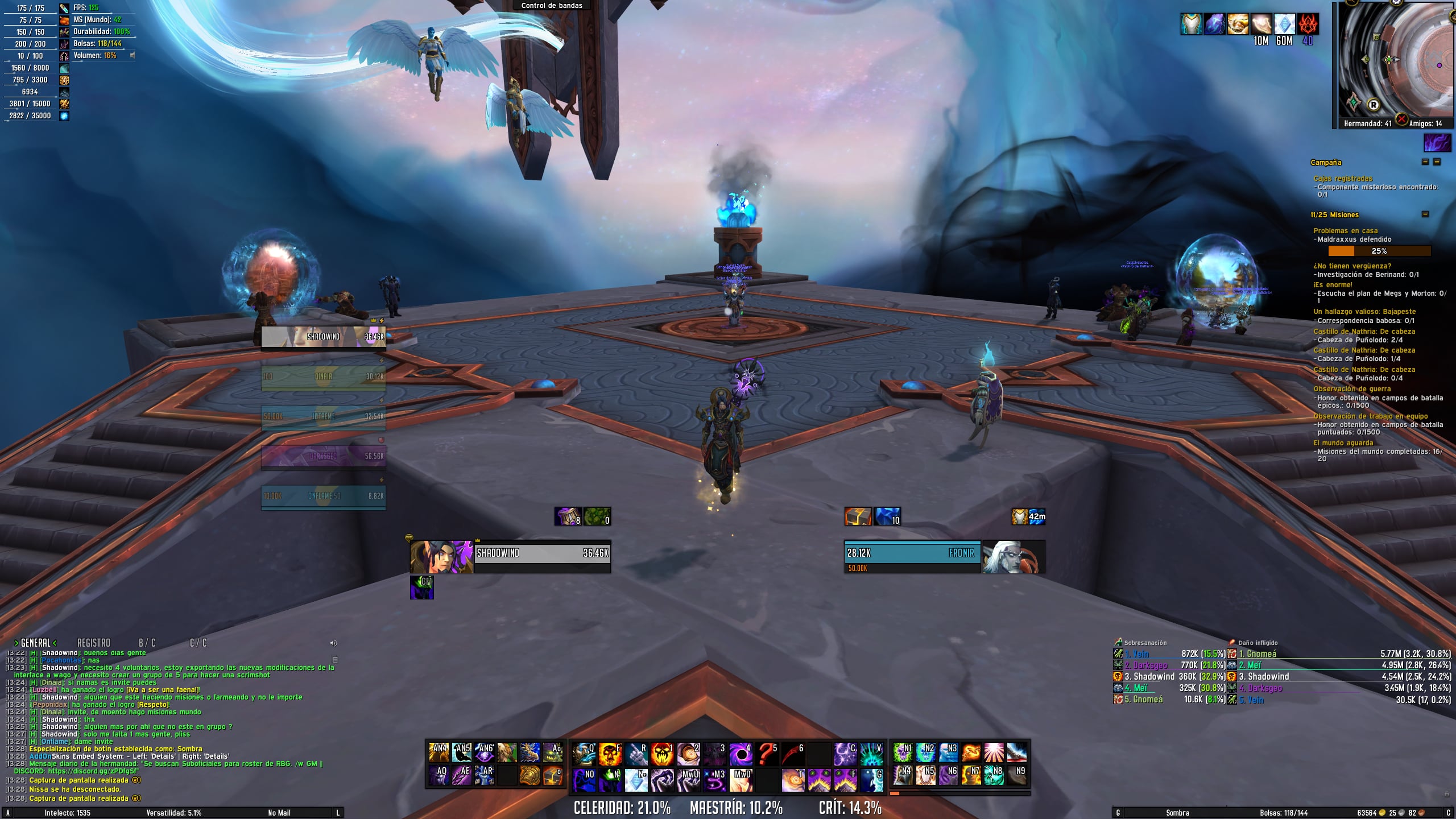Activate the orange skull ability on E
The height and width of the screenshot is (819, 1456).
click(x=609, y=754)
